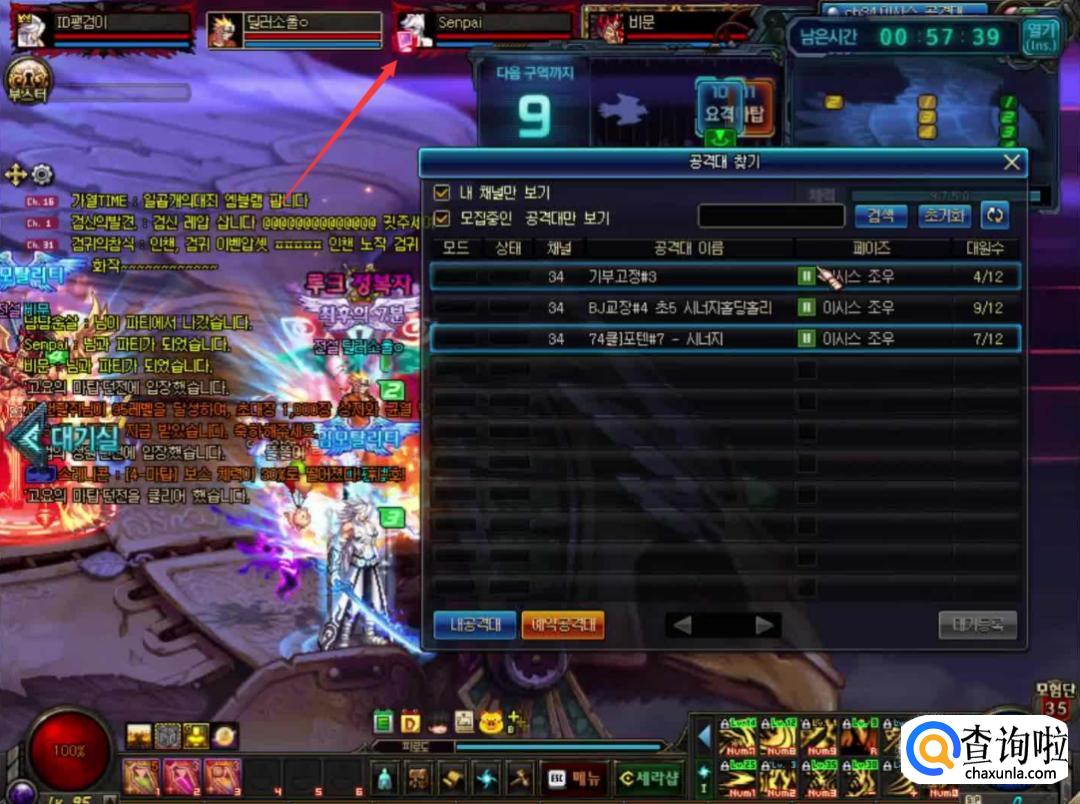Close the 공격대 찾기 window

pyautogui.click(x=1012, y=163)
